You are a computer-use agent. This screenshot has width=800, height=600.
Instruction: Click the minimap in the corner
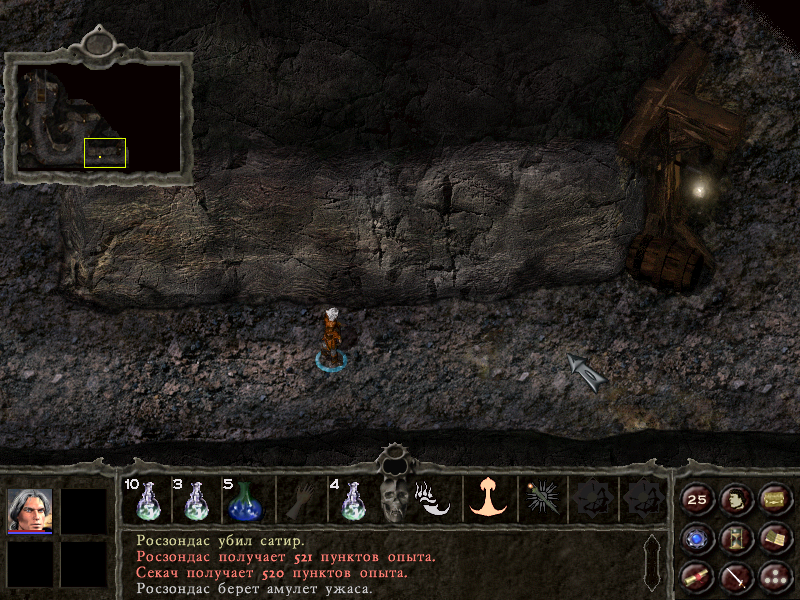[98, 117]
